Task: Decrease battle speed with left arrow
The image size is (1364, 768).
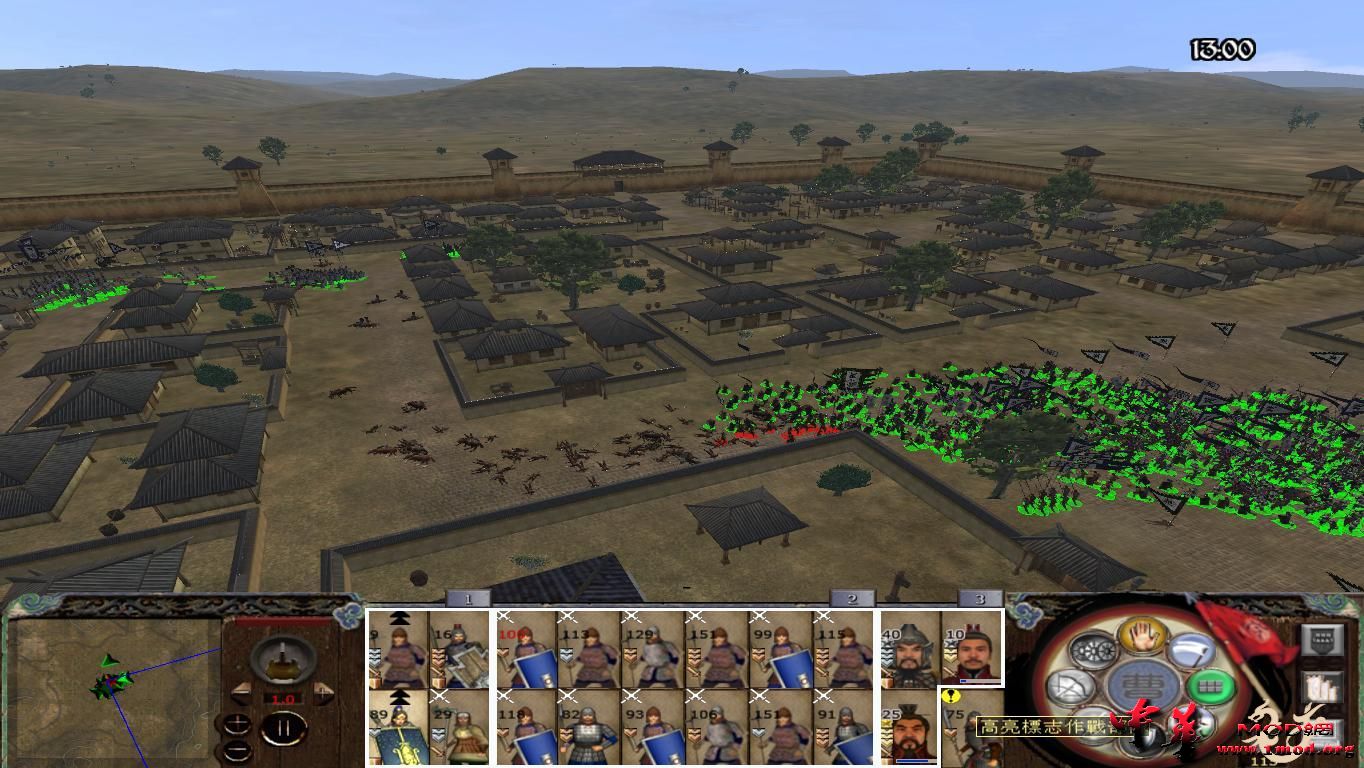Action: (x=243, y=692)
